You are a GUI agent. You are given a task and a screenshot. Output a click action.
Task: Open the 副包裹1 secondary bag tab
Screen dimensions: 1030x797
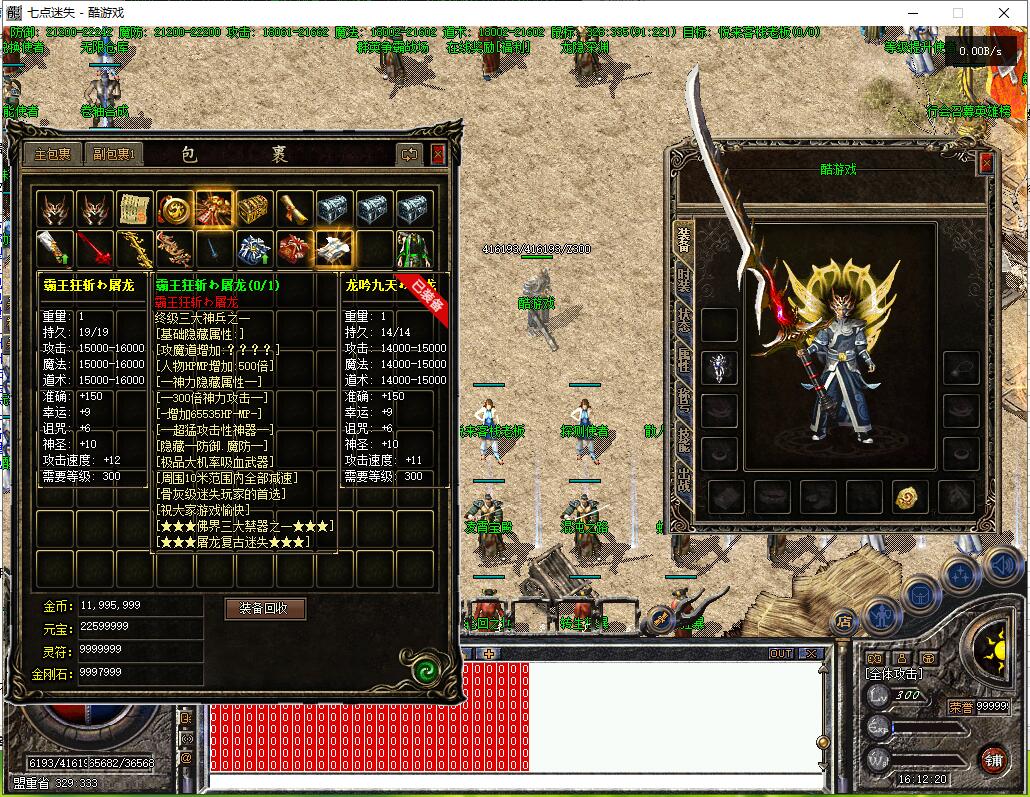114,154
